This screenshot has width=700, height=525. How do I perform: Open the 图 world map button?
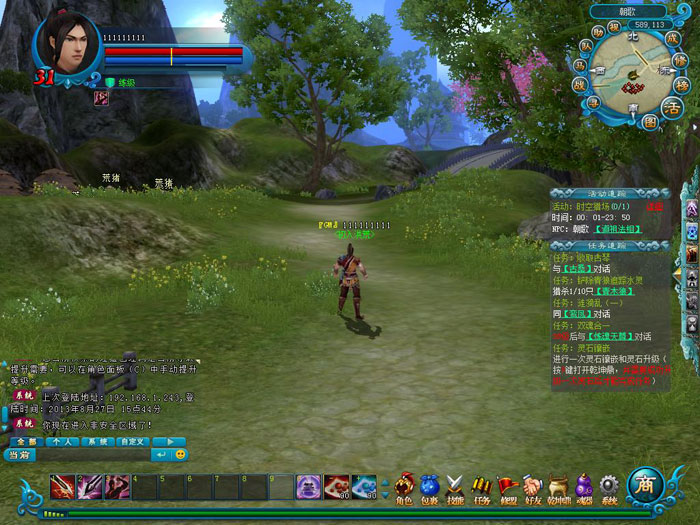click(x=650, y=122)
